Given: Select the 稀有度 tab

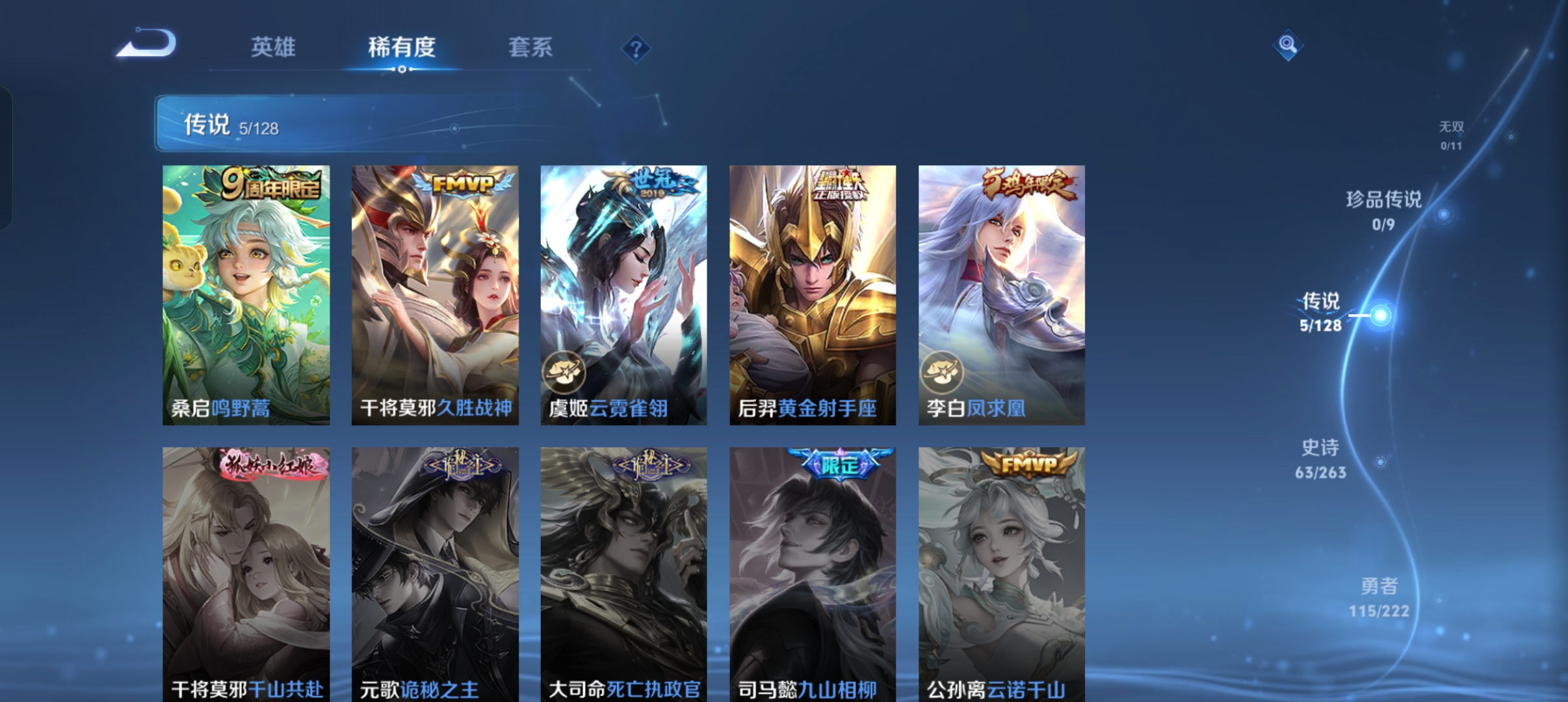Looking at the screenshot, I should 401,47.
